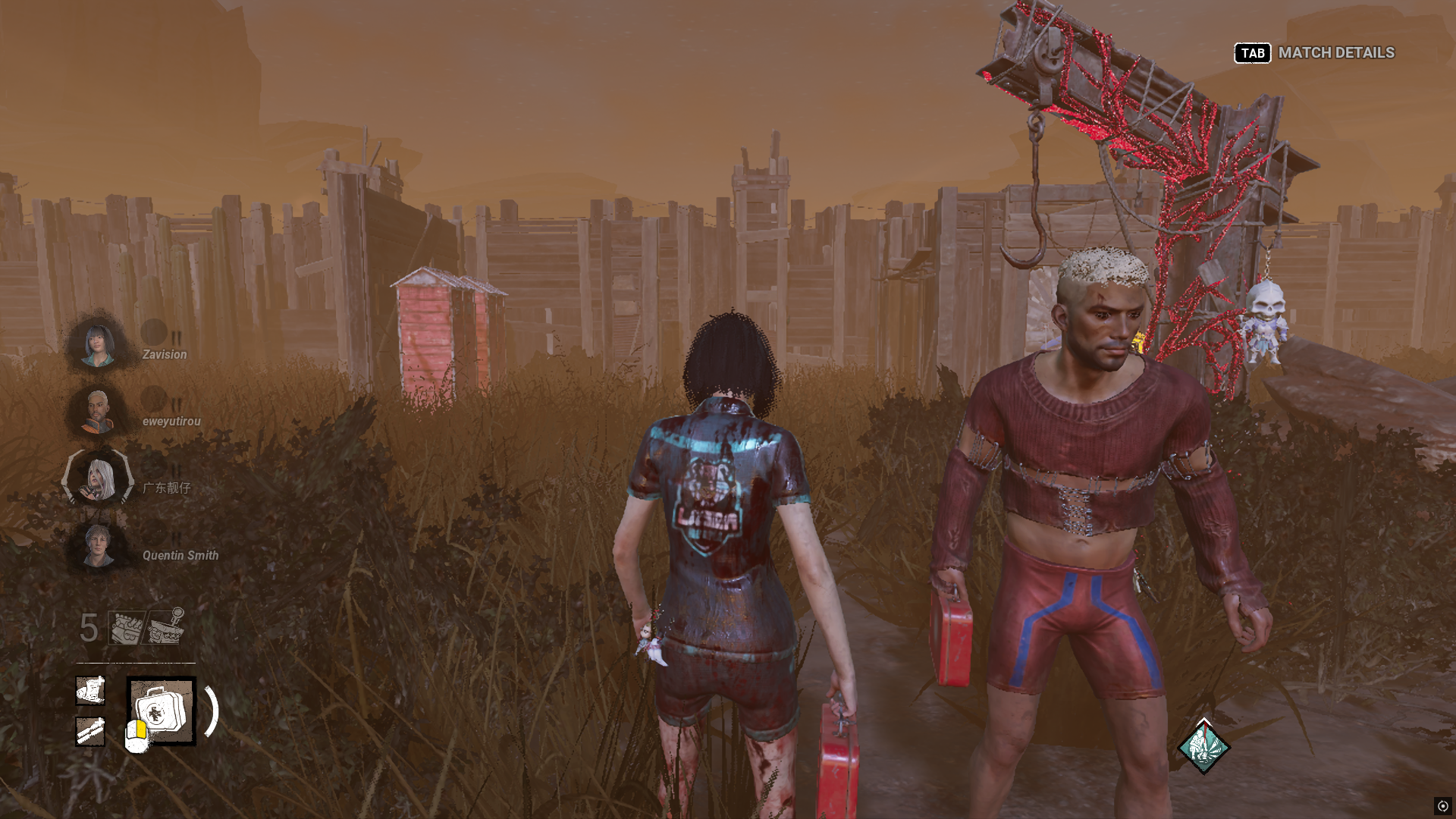Select the bandage roll add-on icon

tap(90, 691)
